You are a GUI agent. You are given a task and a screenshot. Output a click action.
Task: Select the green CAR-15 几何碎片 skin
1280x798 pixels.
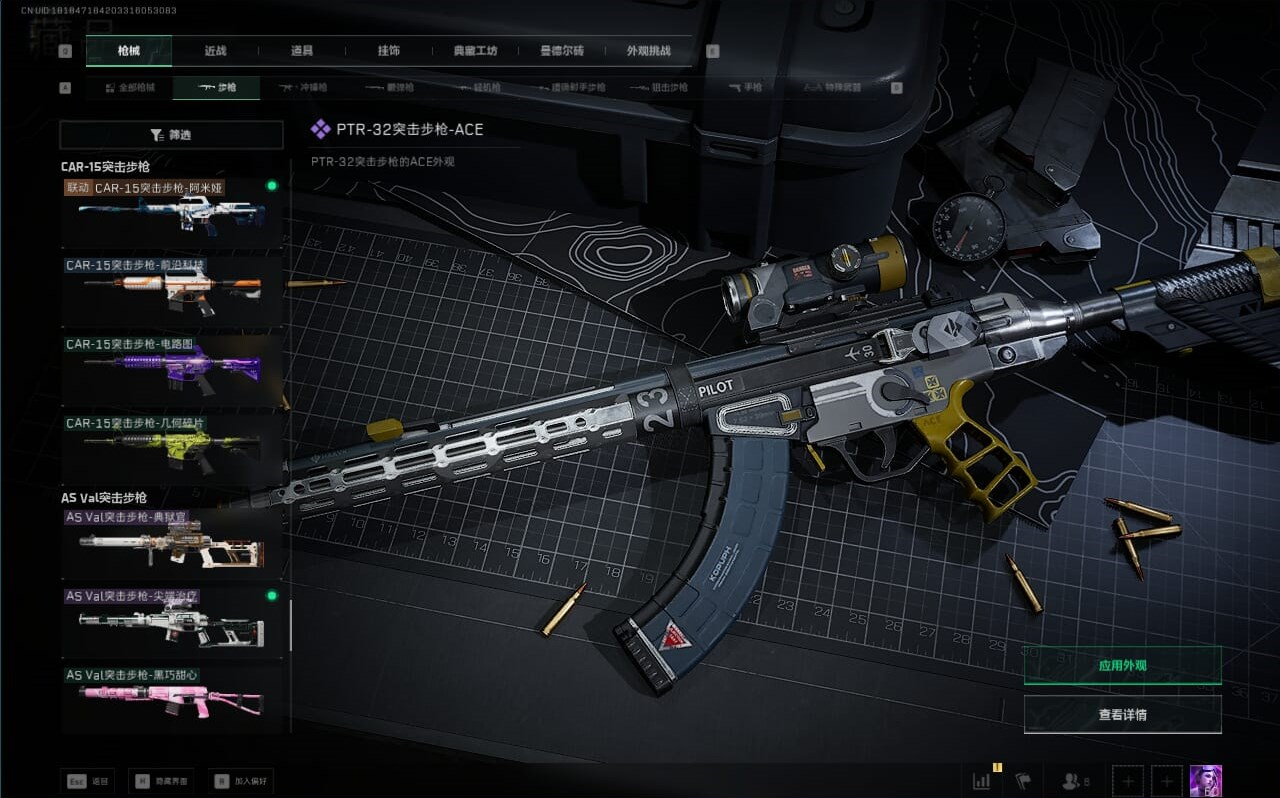tap(172, 449)
